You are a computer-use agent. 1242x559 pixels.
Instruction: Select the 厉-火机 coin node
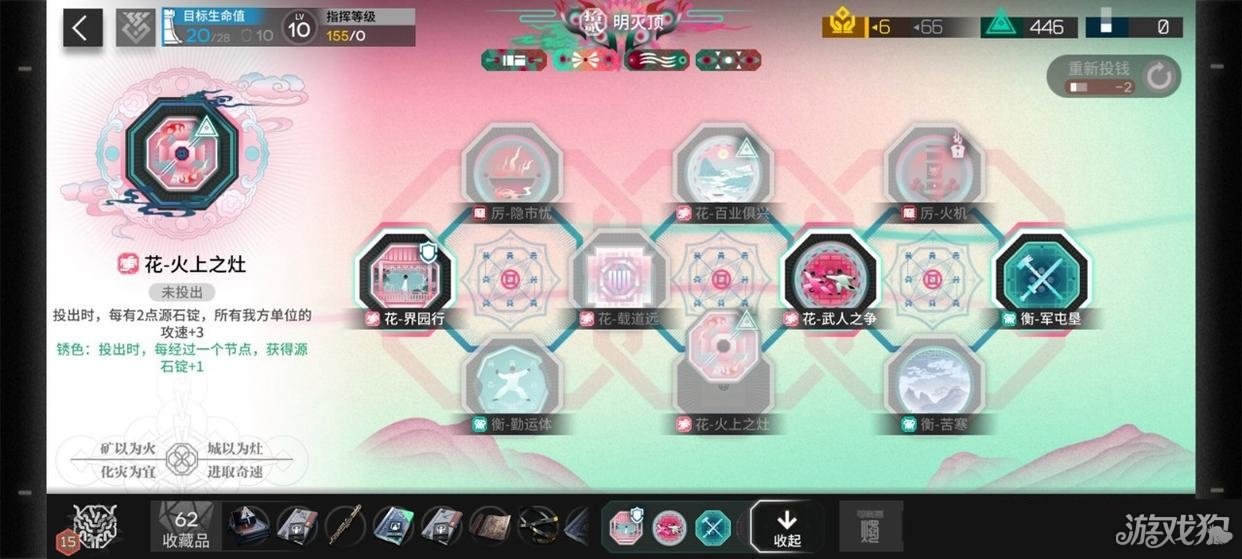(x=934, y=170)
